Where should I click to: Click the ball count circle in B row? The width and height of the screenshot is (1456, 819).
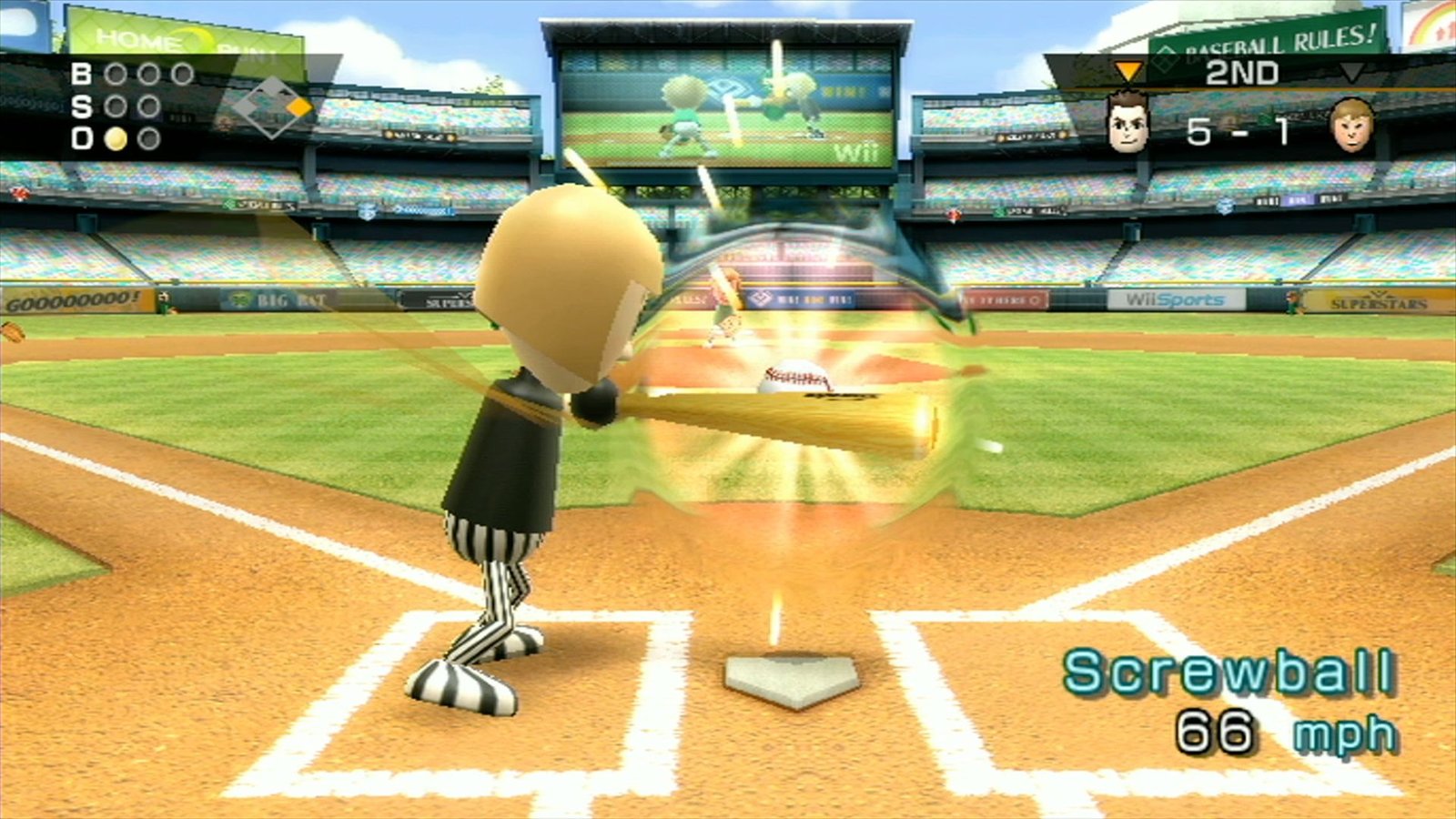[x=115, y=74]
